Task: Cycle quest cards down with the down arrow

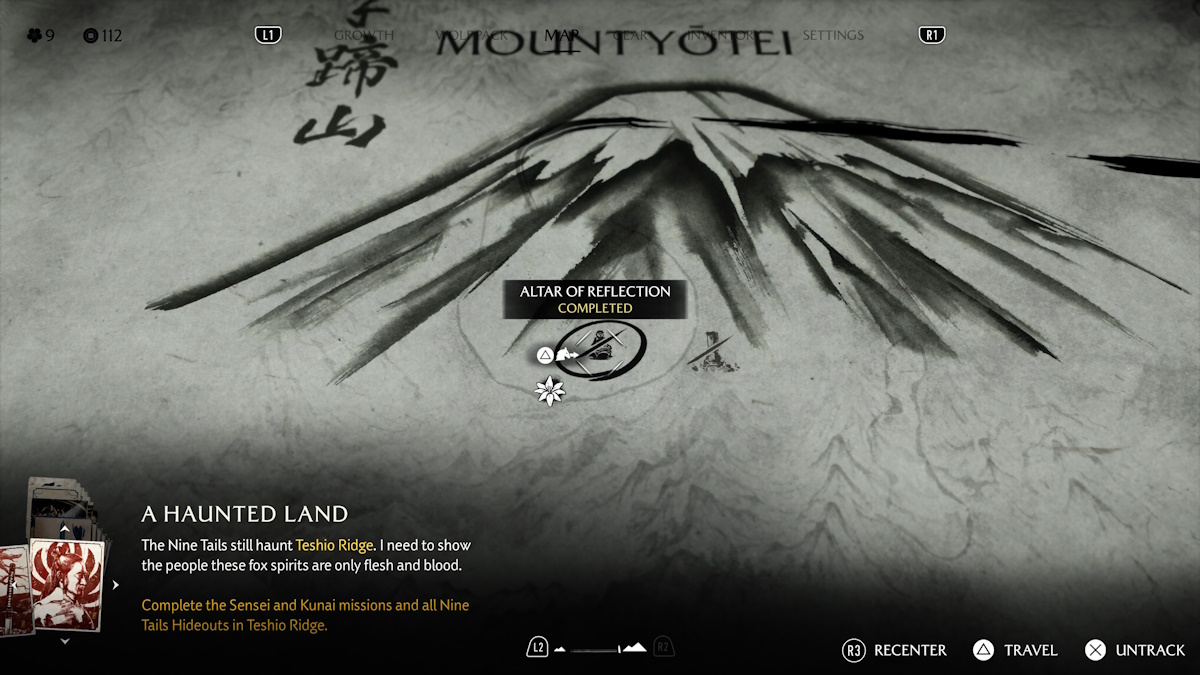Action: click(x=65, y=641)
